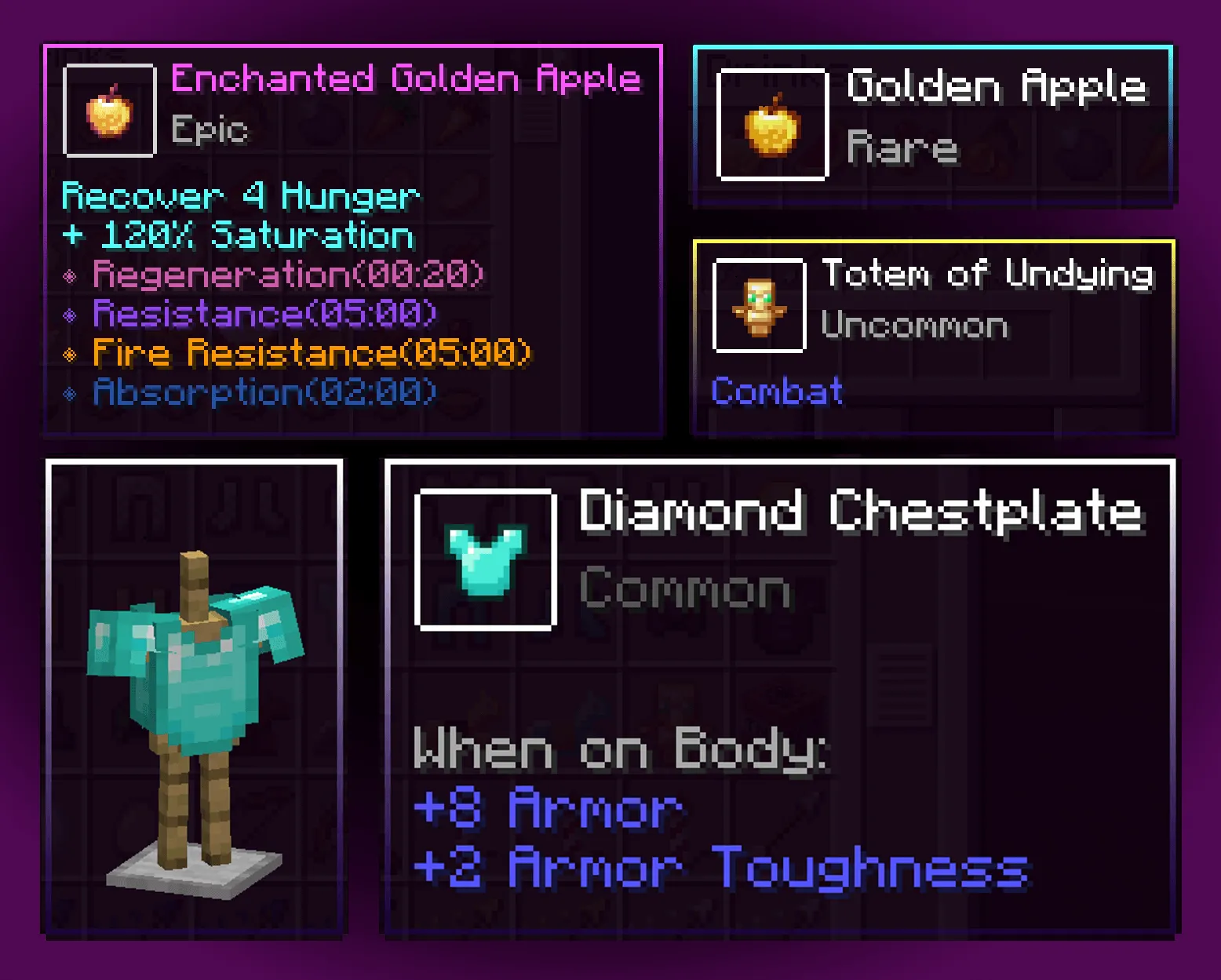Expand the Recover 4 Hunger description
This screenshot has width=1221, height=980.
tap(239, 196)
